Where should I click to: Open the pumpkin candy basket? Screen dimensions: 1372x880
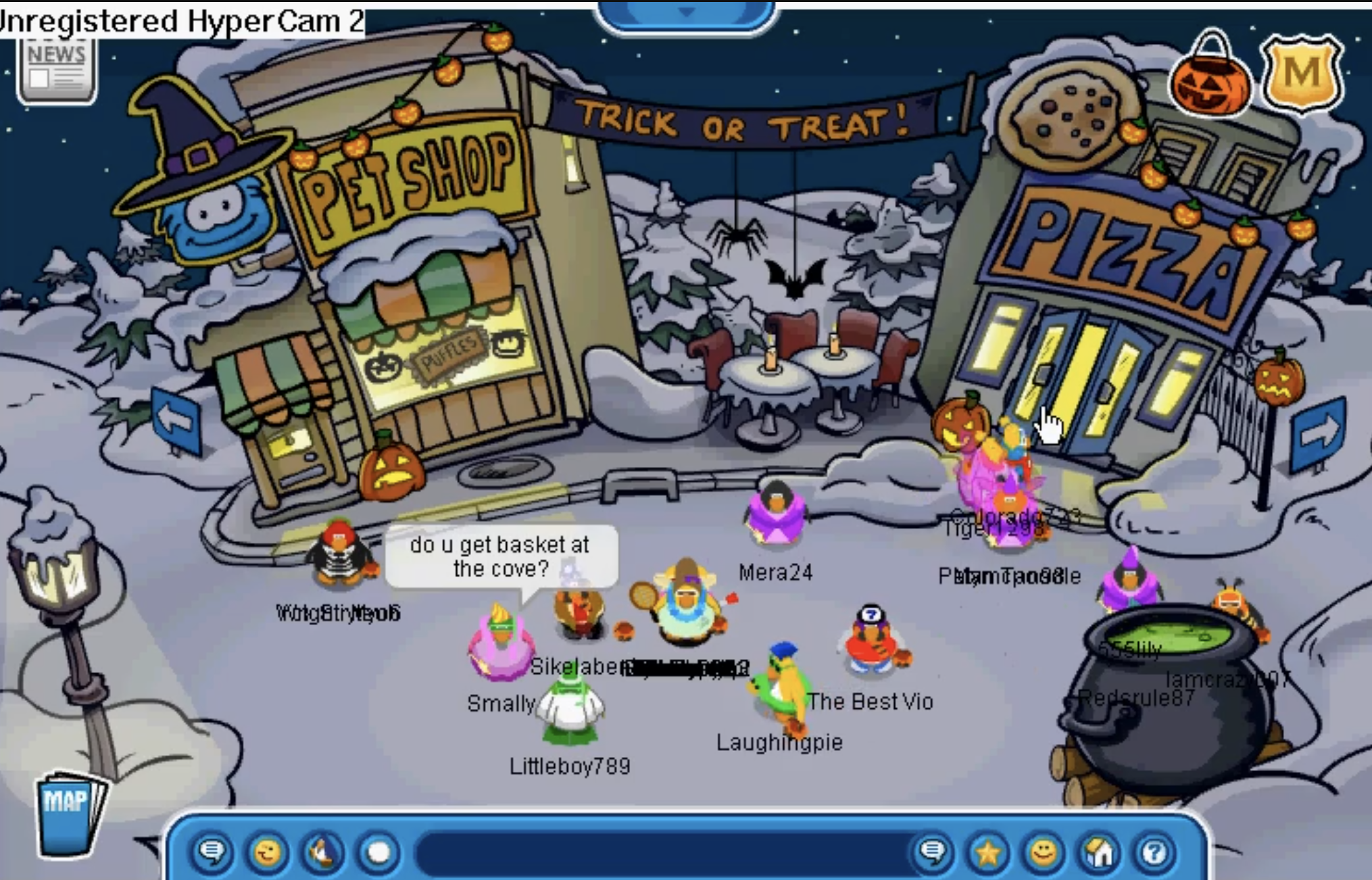[1210, 79]
